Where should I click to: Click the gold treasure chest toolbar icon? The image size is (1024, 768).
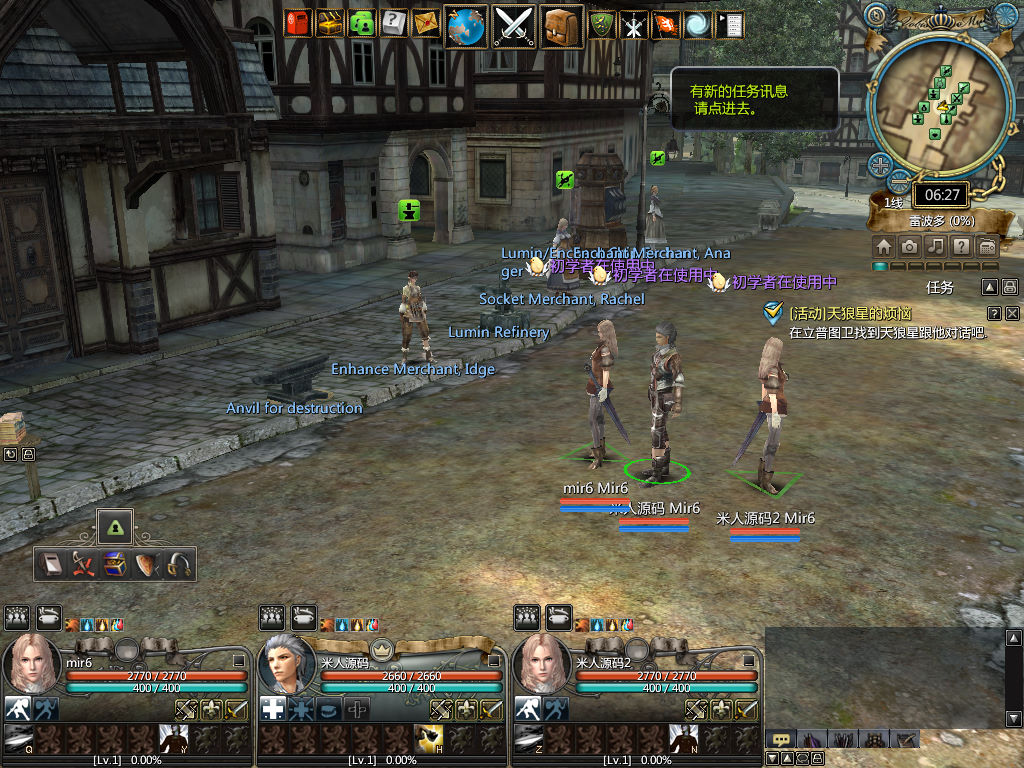point(330,23)
